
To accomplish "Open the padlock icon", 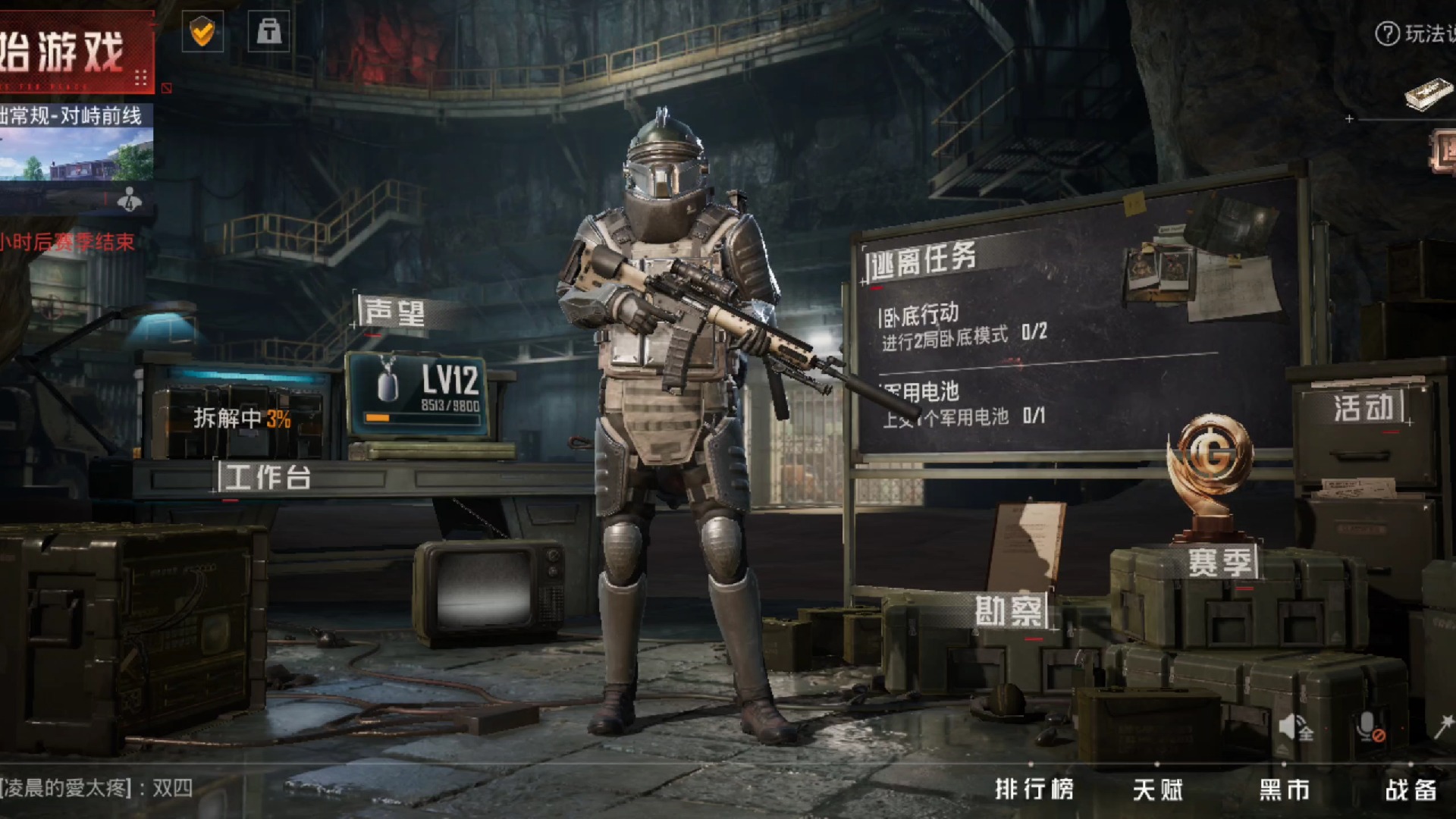I will (268, 32).
